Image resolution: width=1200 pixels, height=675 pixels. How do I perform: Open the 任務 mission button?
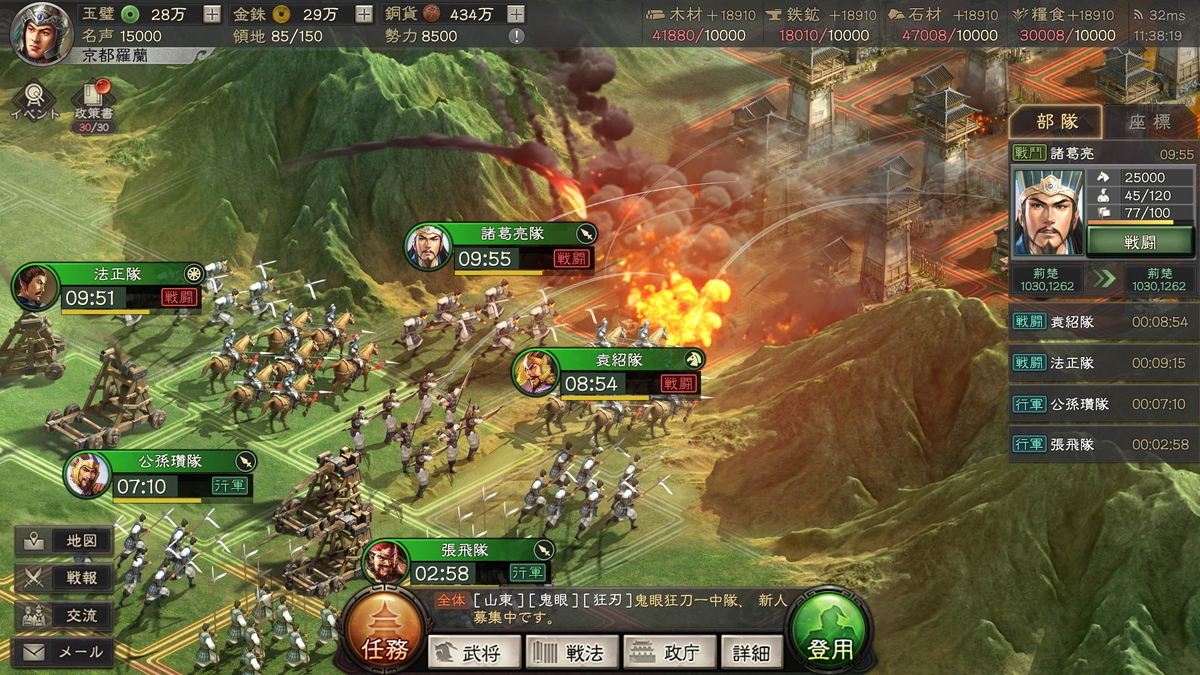(383, 638)
